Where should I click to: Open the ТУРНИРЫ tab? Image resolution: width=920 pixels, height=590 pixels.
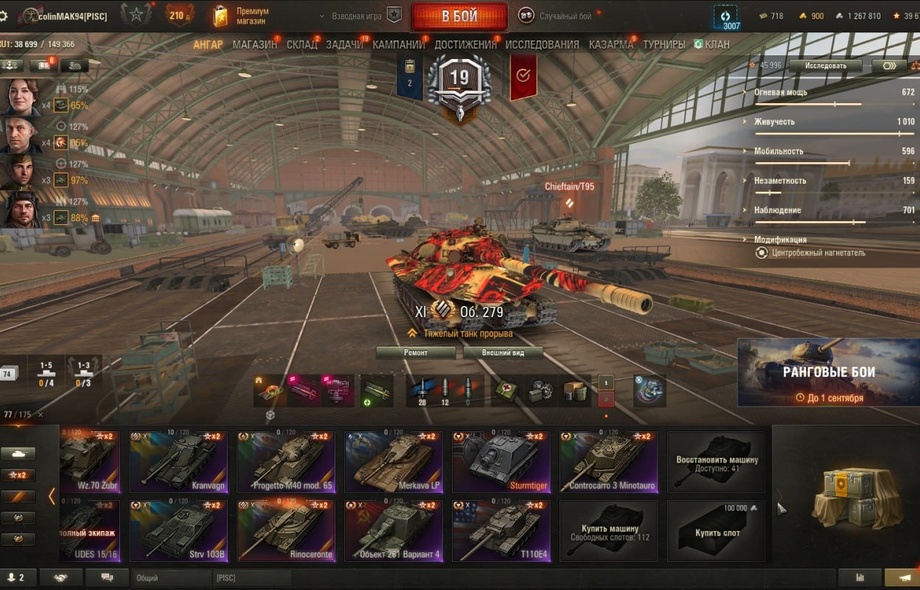click(664, 45)
